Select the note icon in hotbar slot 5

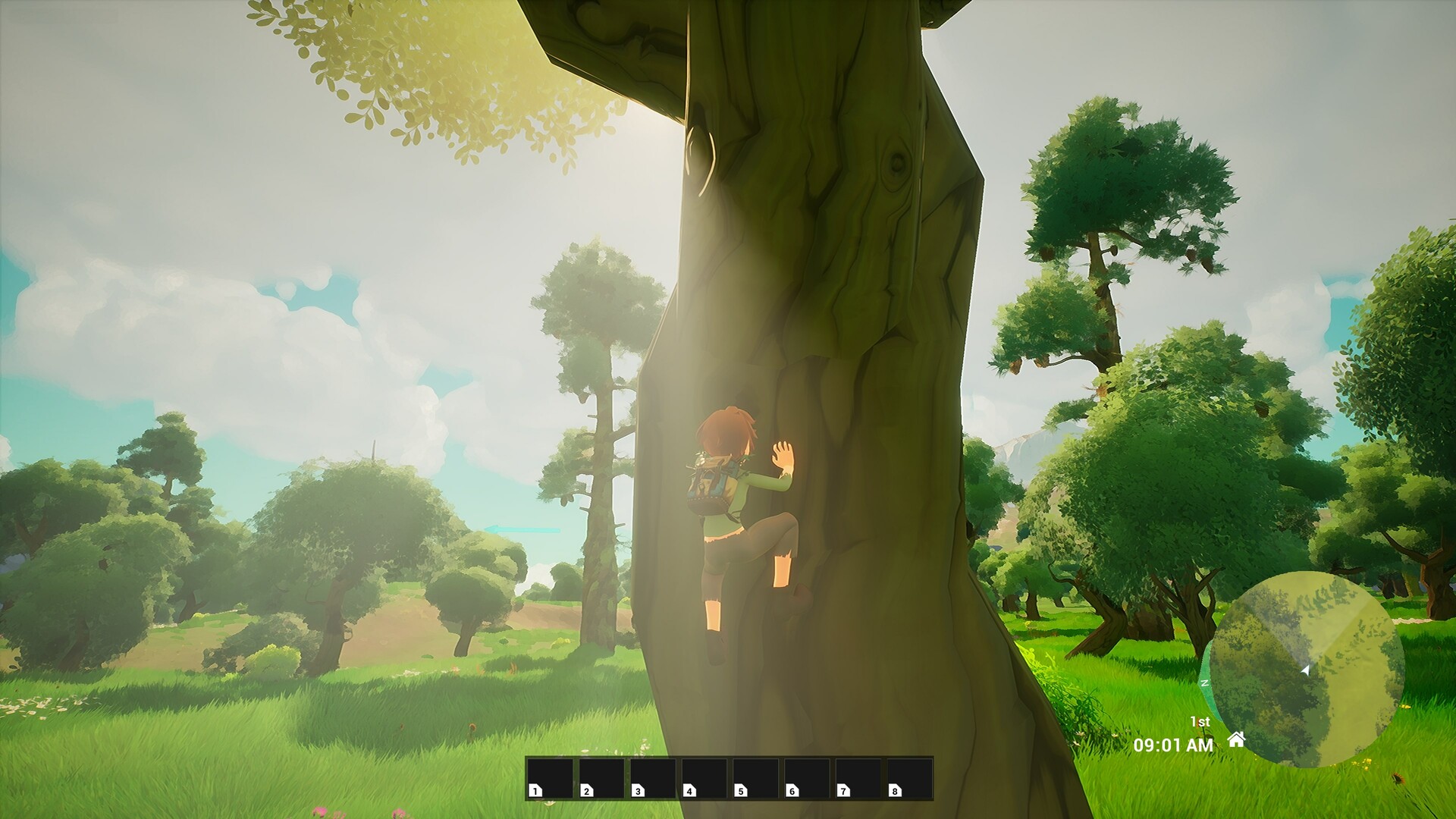741,790
